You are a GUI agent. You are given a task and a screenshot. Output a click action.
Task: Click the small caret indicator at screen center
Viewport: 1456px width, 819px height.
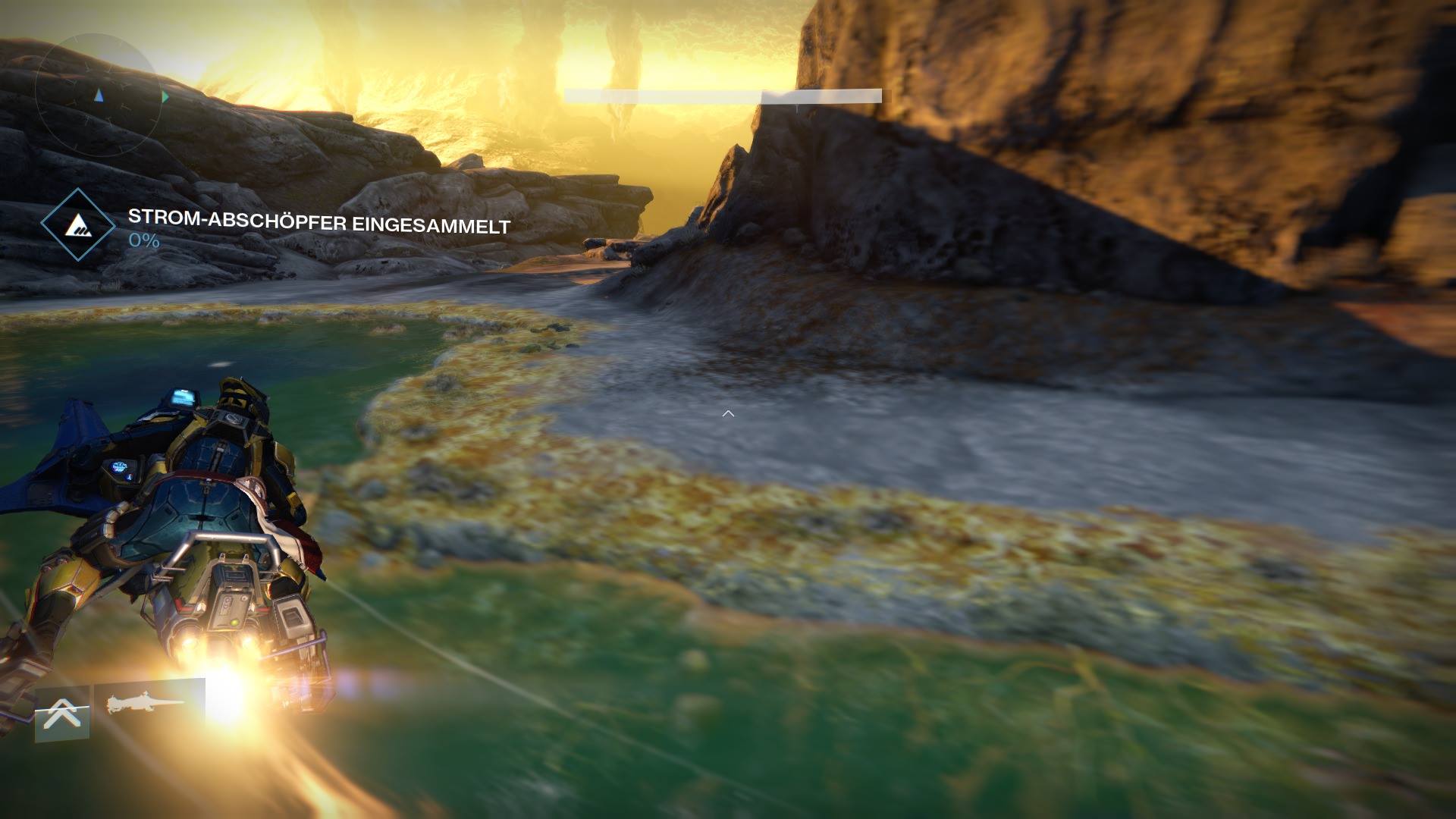coord(728,413)
